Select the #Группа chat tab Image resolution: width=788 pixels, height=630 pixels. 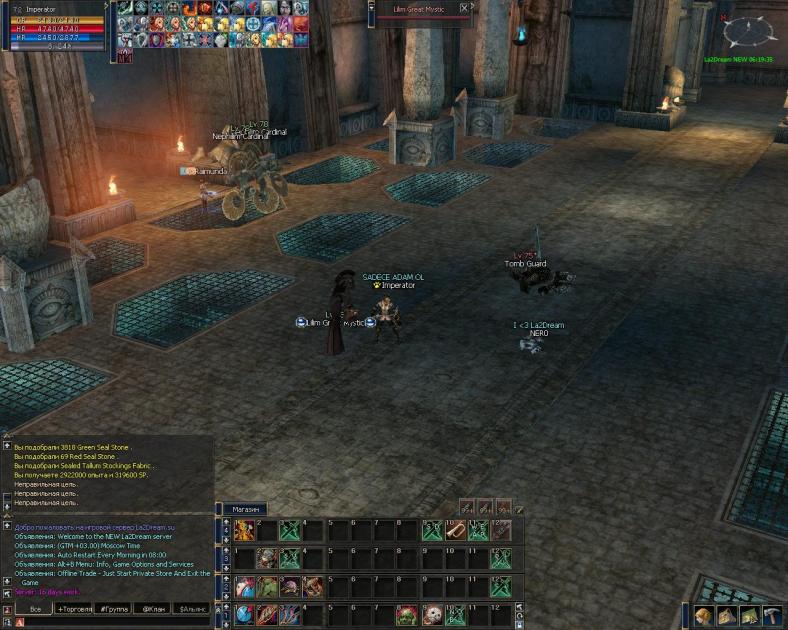(x=112, y=608)
